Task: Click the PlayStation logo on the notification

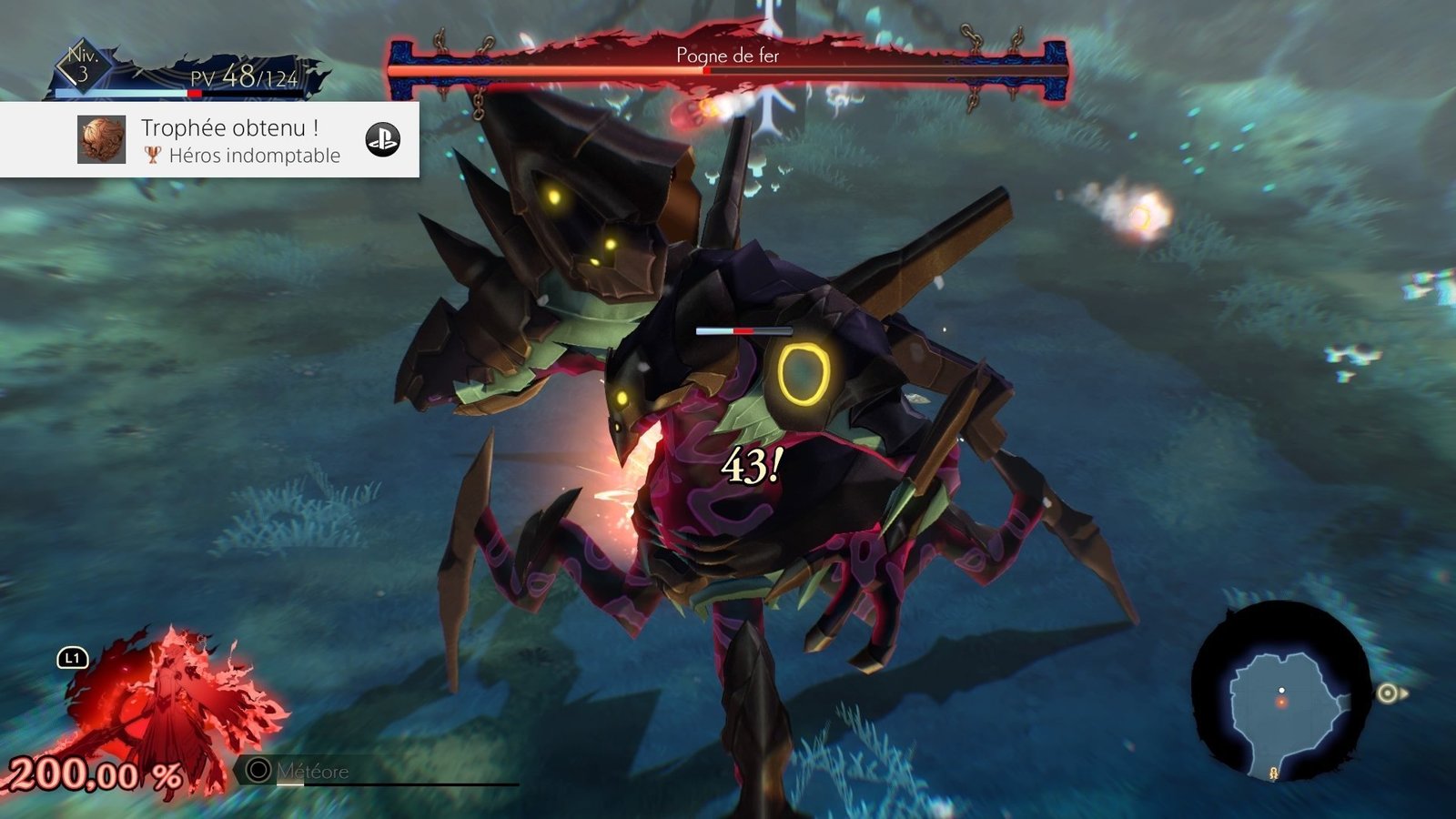Action: pyautogui.click(x=382, y=140)
